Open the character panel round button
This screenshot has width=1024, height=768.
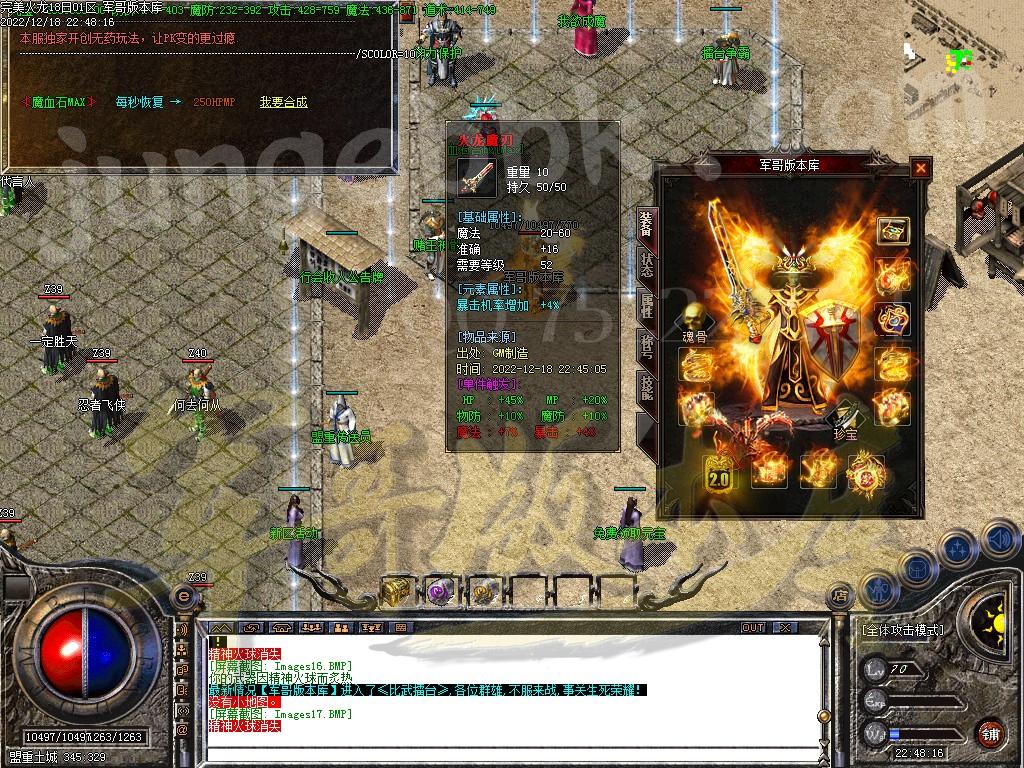pos(877,588)
